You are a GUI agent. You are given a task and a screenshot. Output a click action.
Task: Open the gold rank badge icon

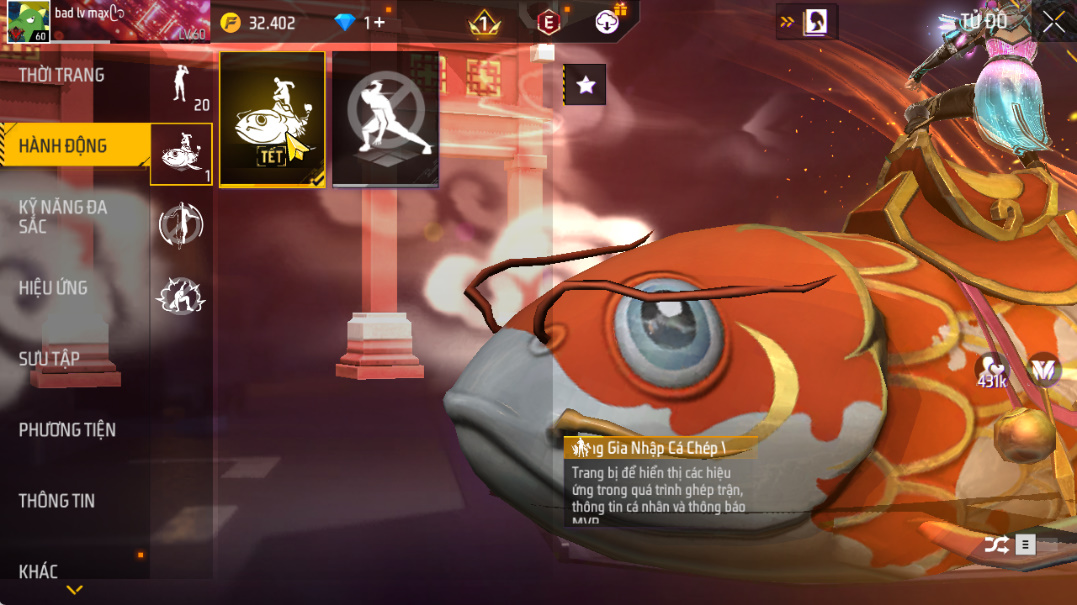tap(485, 22)
